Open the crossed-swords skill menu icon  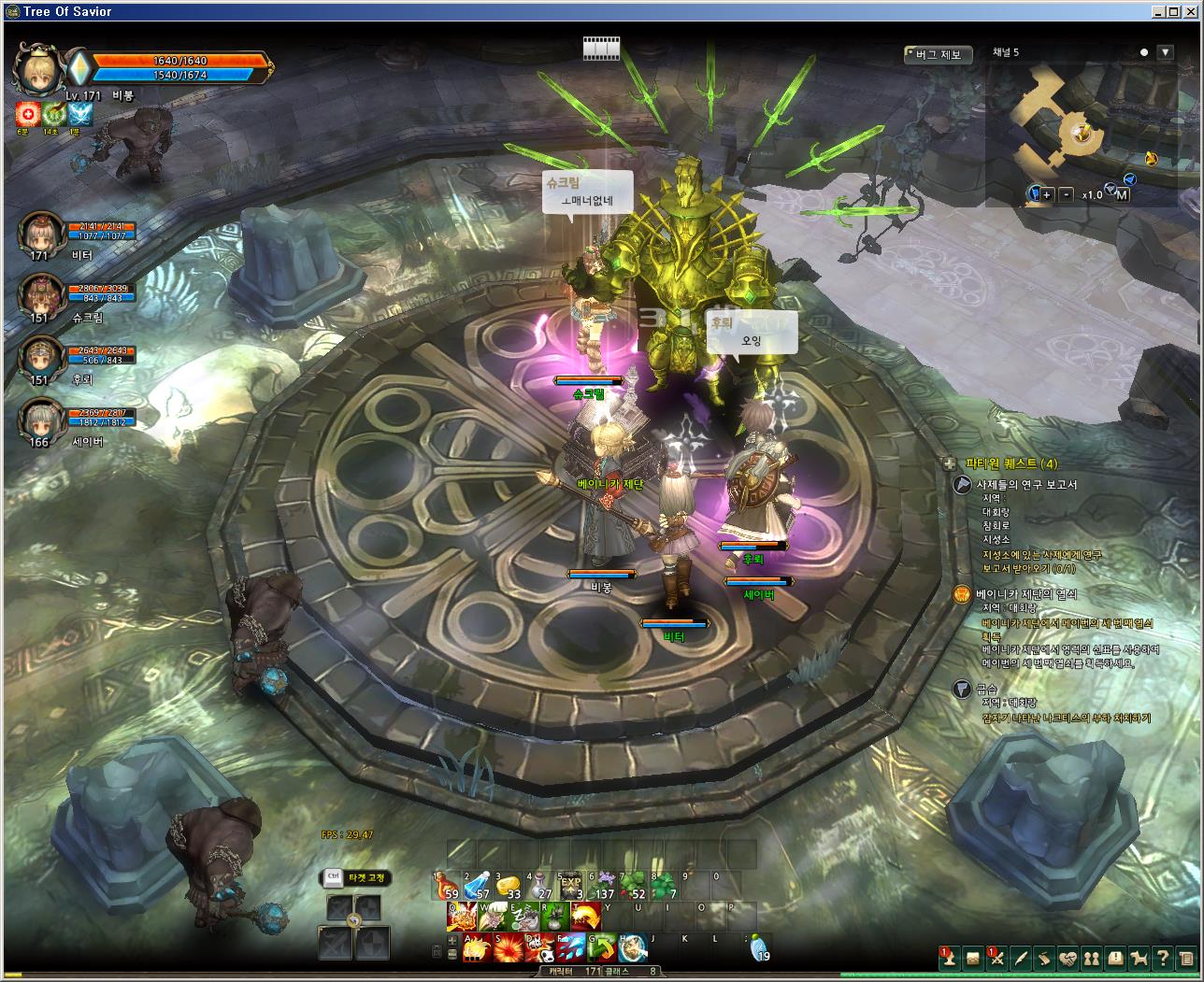(x=996, y=959)
